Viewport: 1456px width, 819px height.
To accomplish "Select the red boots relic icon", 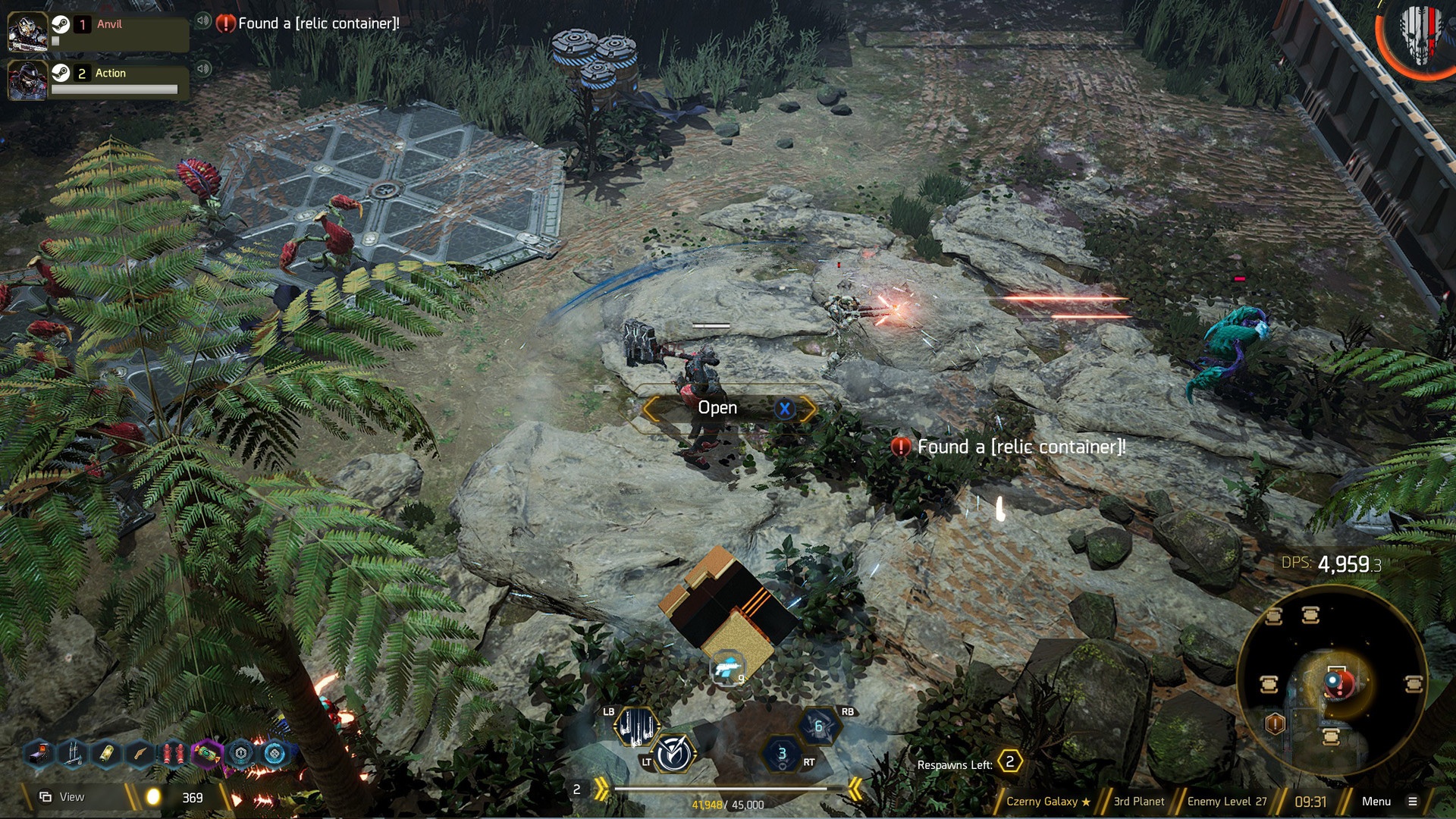I will click(x=174, y=754).
